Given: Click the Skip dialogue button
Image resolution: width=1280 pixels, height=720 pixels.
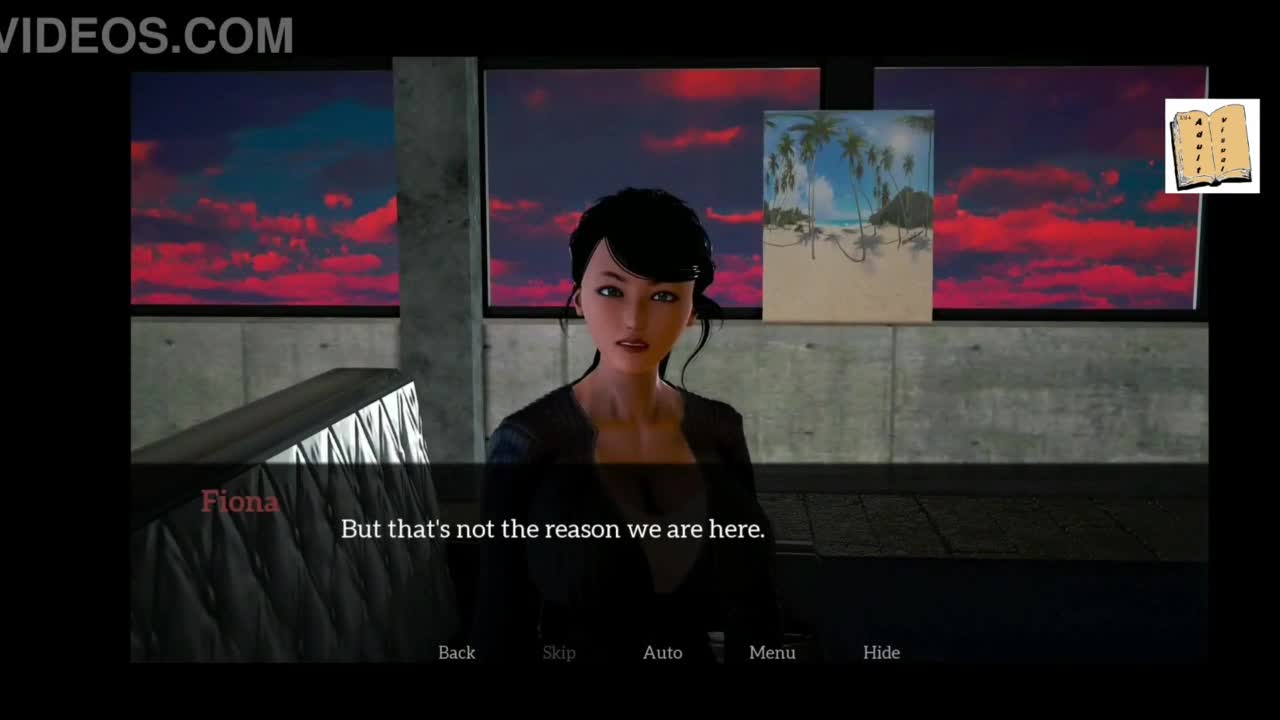Looking at the screenshot, I should point(559,652).
